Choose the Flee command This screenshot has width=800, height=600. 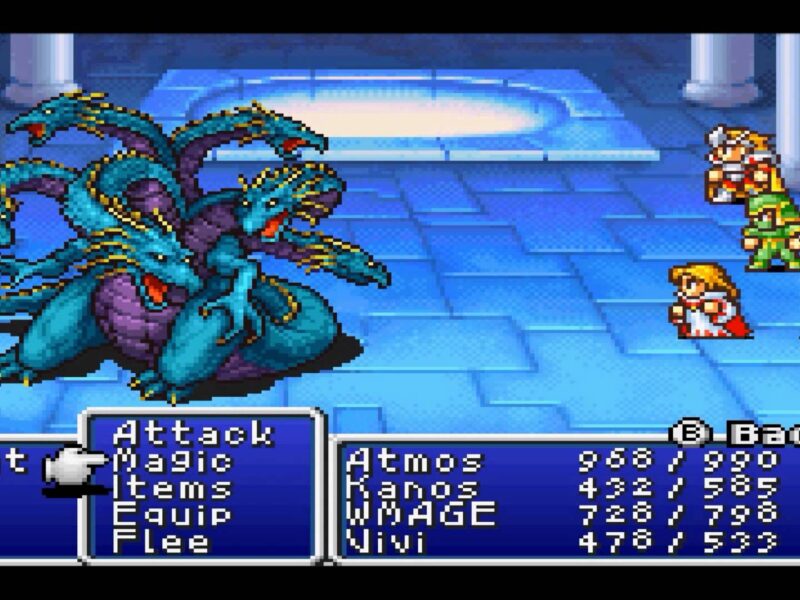(x=162, y=542)
